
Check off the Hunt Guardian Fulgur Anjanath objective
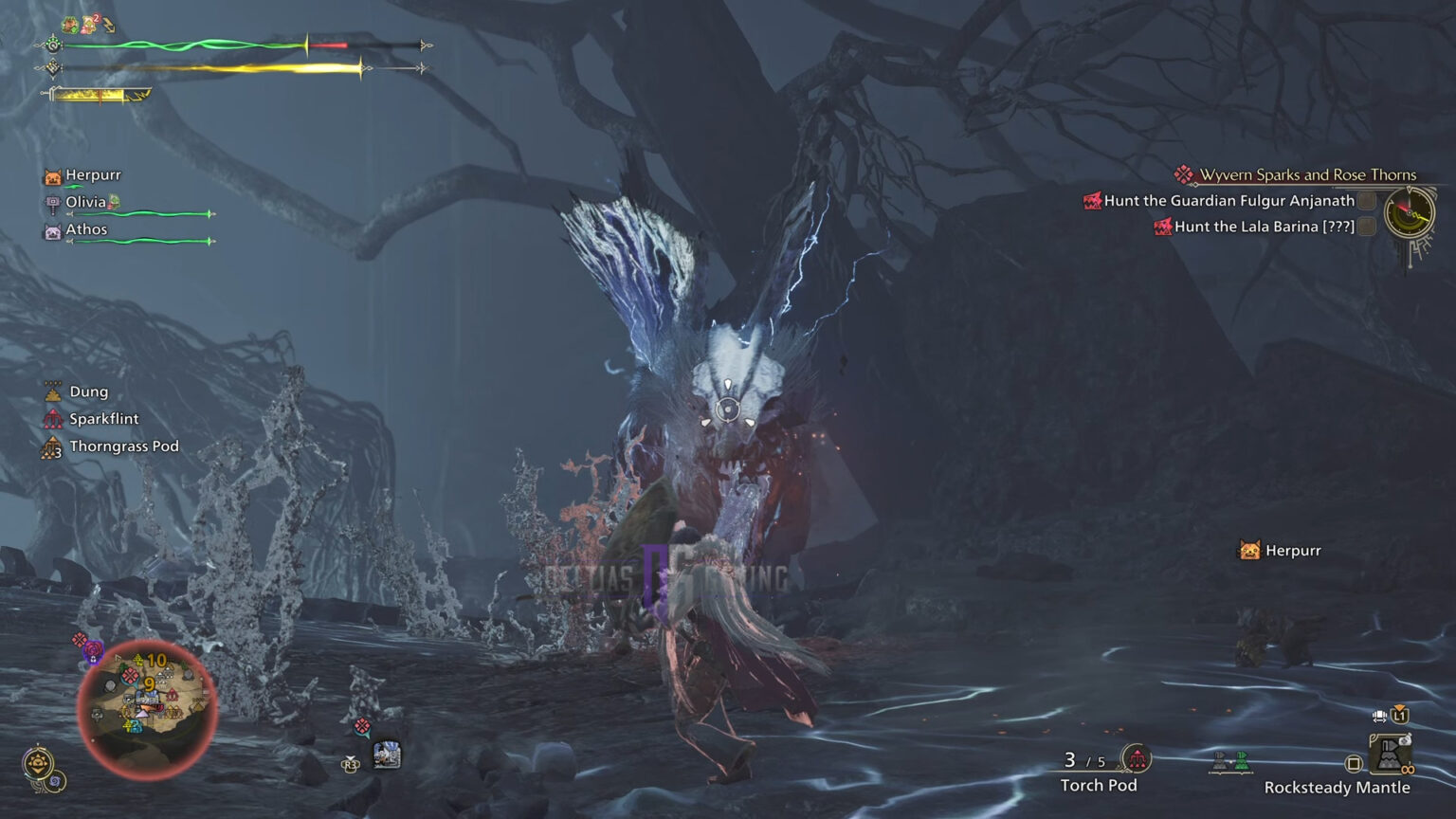coord(1365,201)
